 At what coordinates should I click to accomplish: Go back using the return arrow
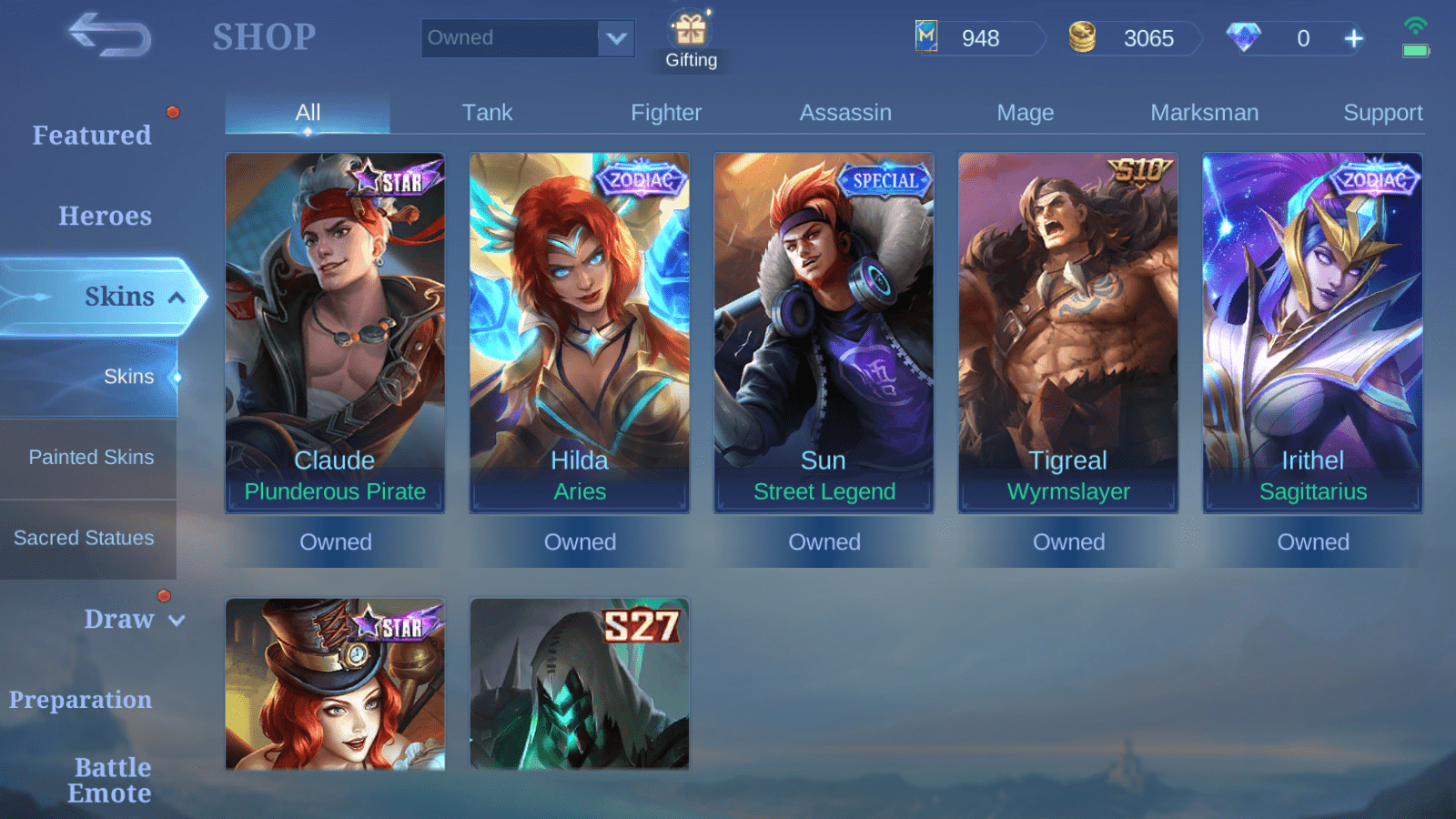pyautogui.click(x=109, y=35)
